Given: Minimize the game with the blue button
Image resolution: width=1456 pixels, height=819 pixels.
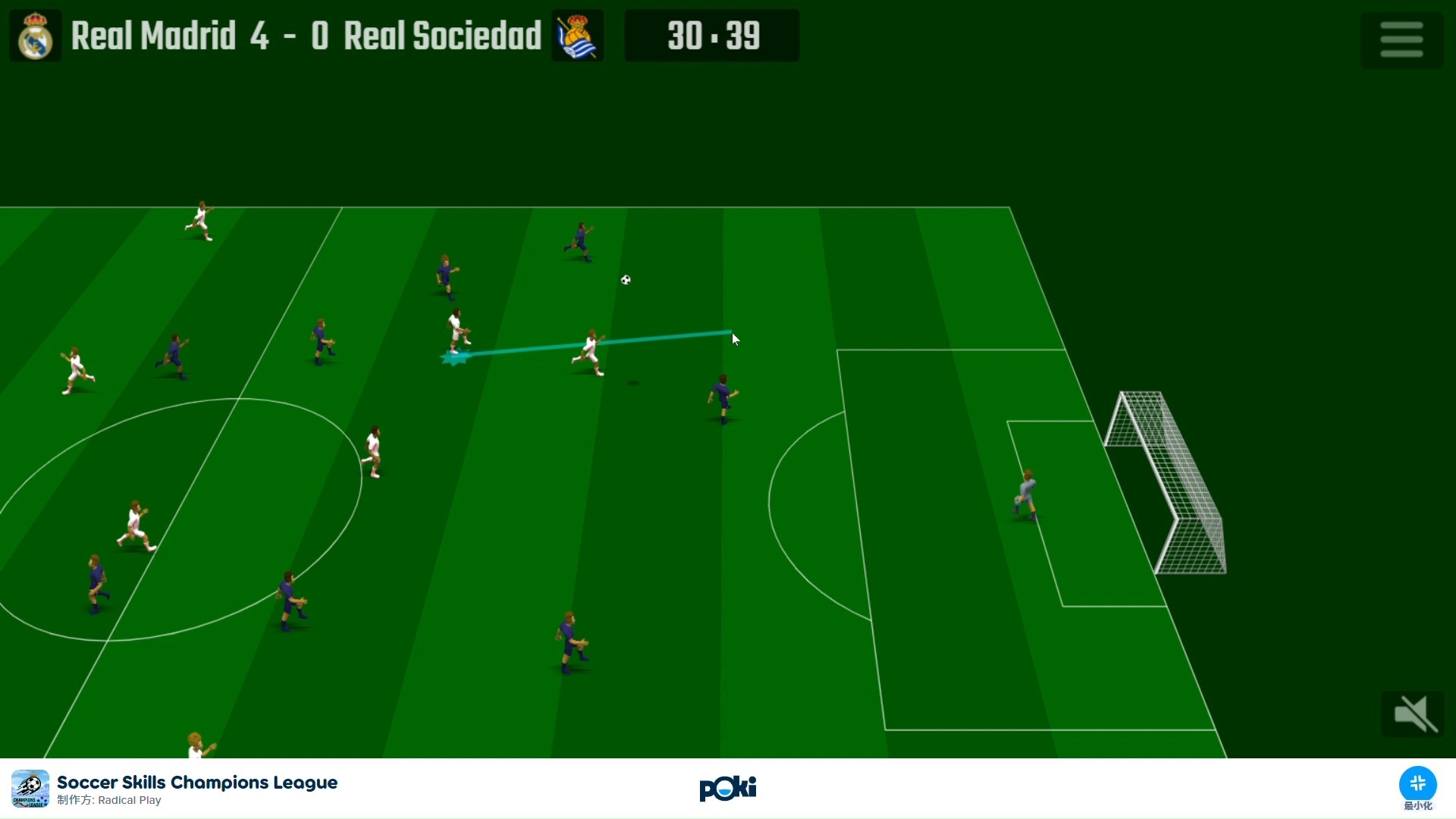Looking at the screenshot, I should tap(1417, 784).
